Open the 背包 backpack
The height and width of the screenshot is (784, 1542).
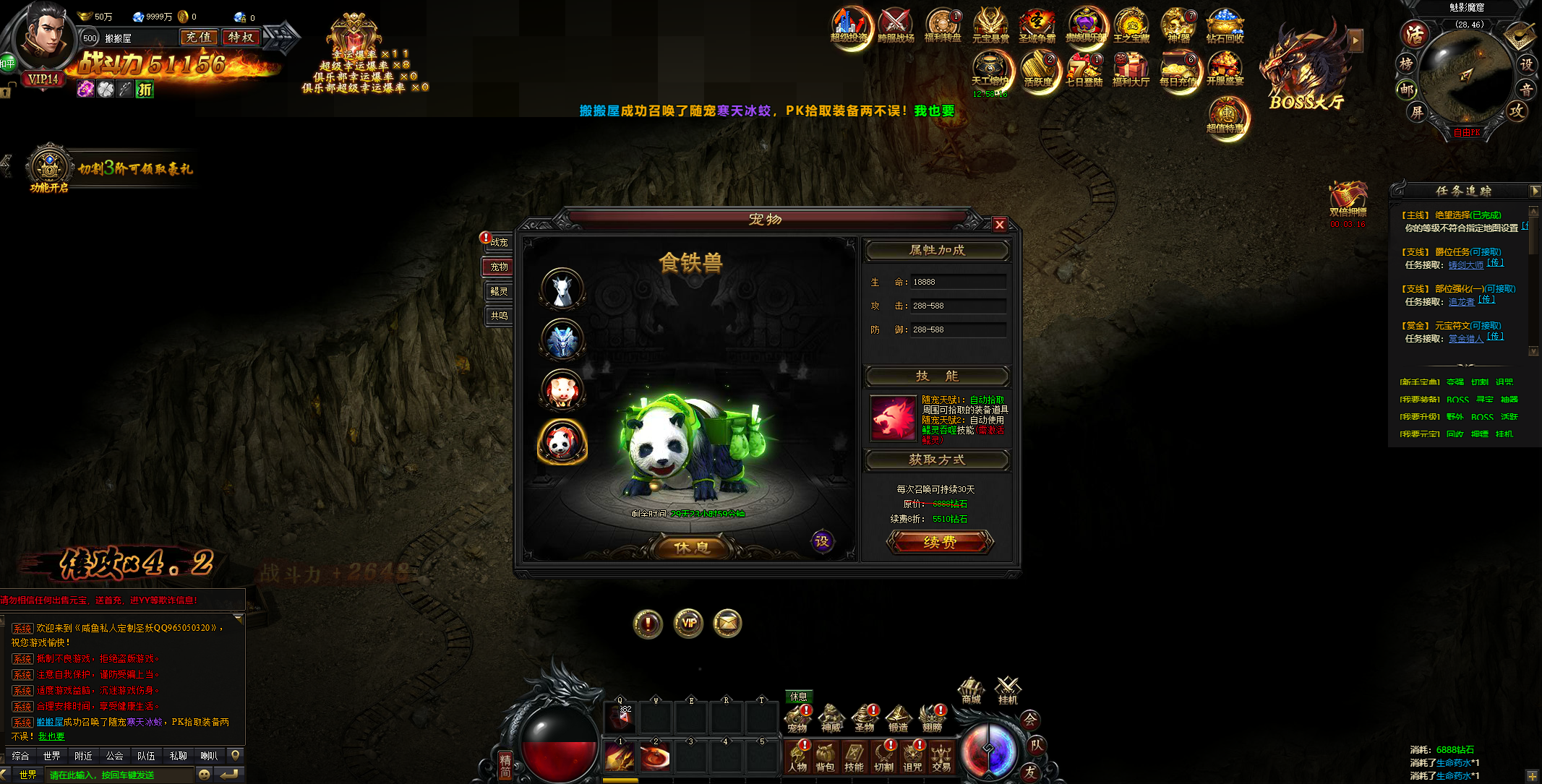tap(825, 757)
